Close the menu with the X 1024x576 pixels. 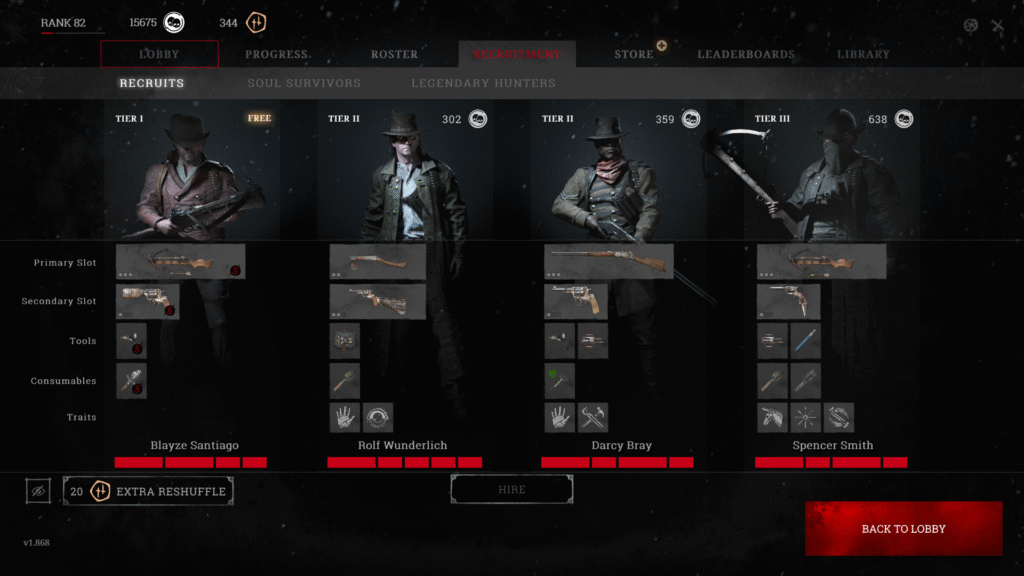997,26
